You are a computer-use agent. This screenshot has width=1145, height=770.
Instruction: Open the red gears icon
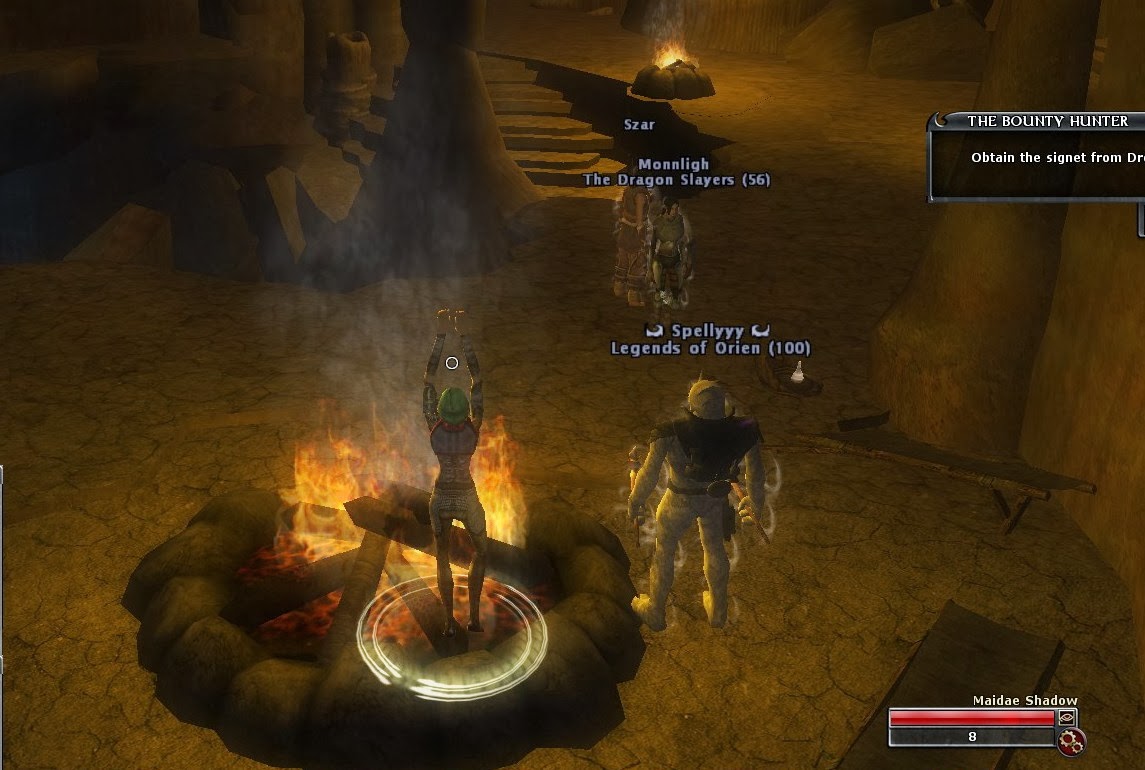pos(1072,741)
